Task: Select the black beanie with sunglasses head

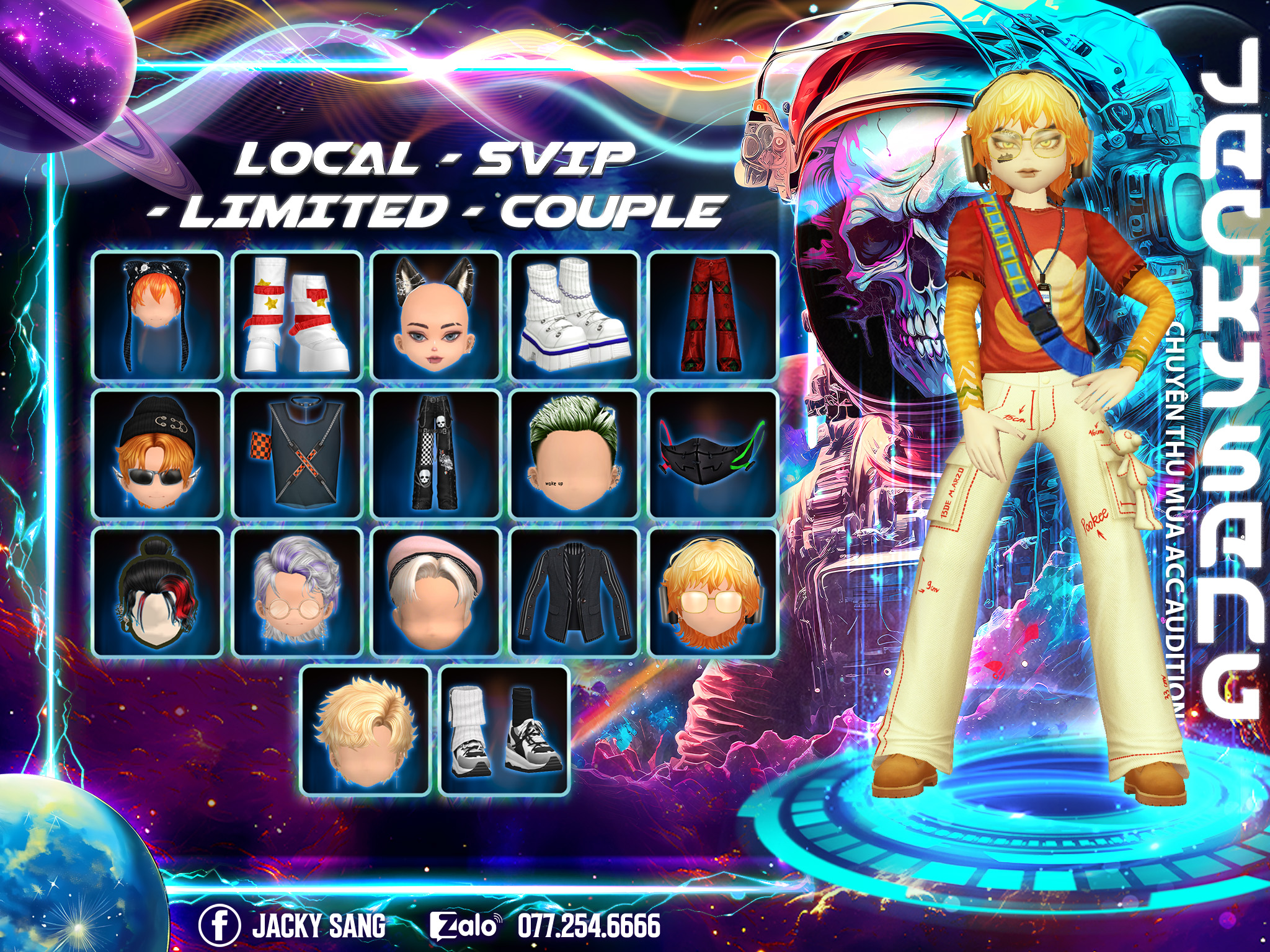Action: (x=157, y=454)
